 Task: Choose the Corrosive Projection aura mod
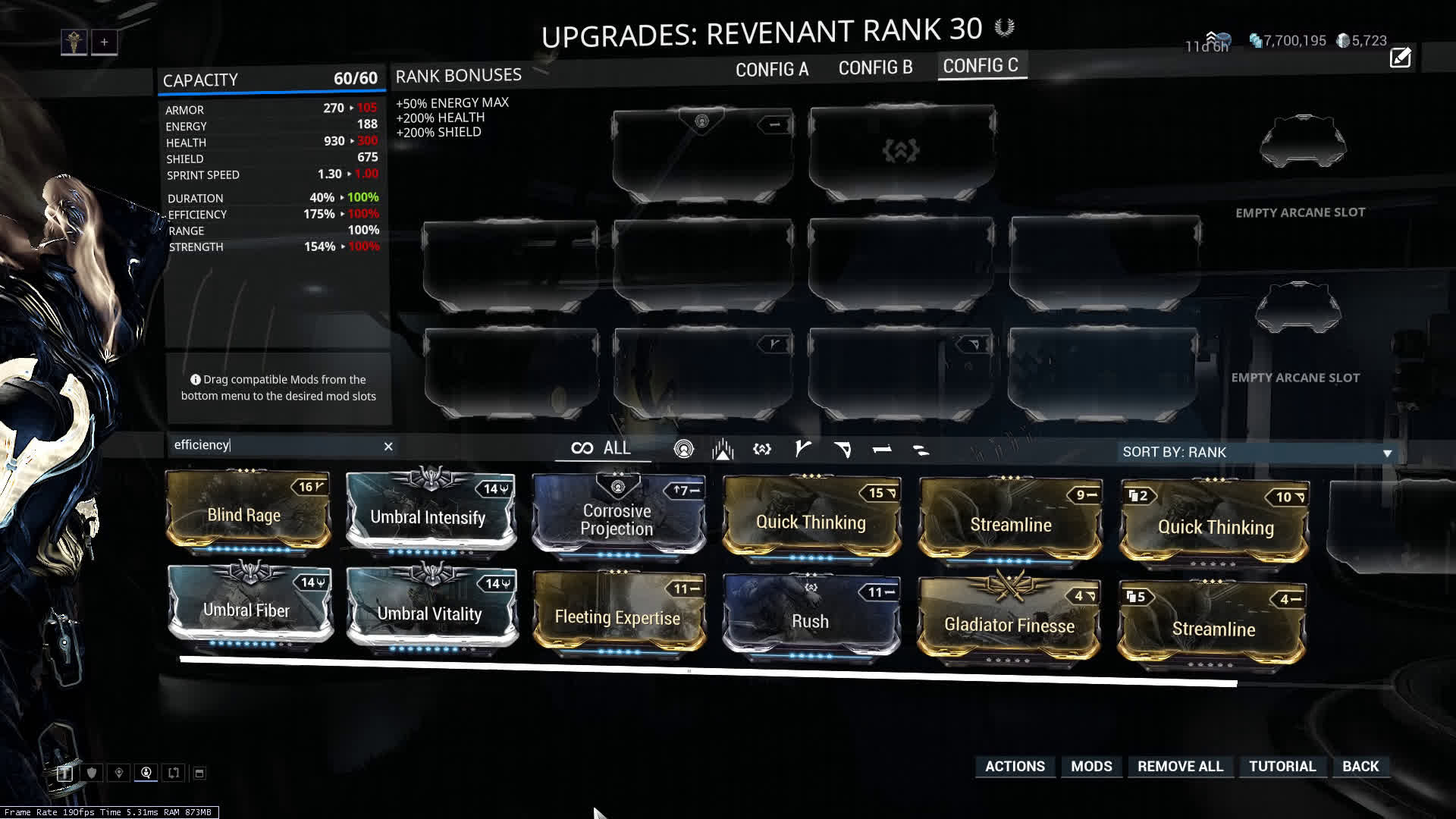point(617,517)
